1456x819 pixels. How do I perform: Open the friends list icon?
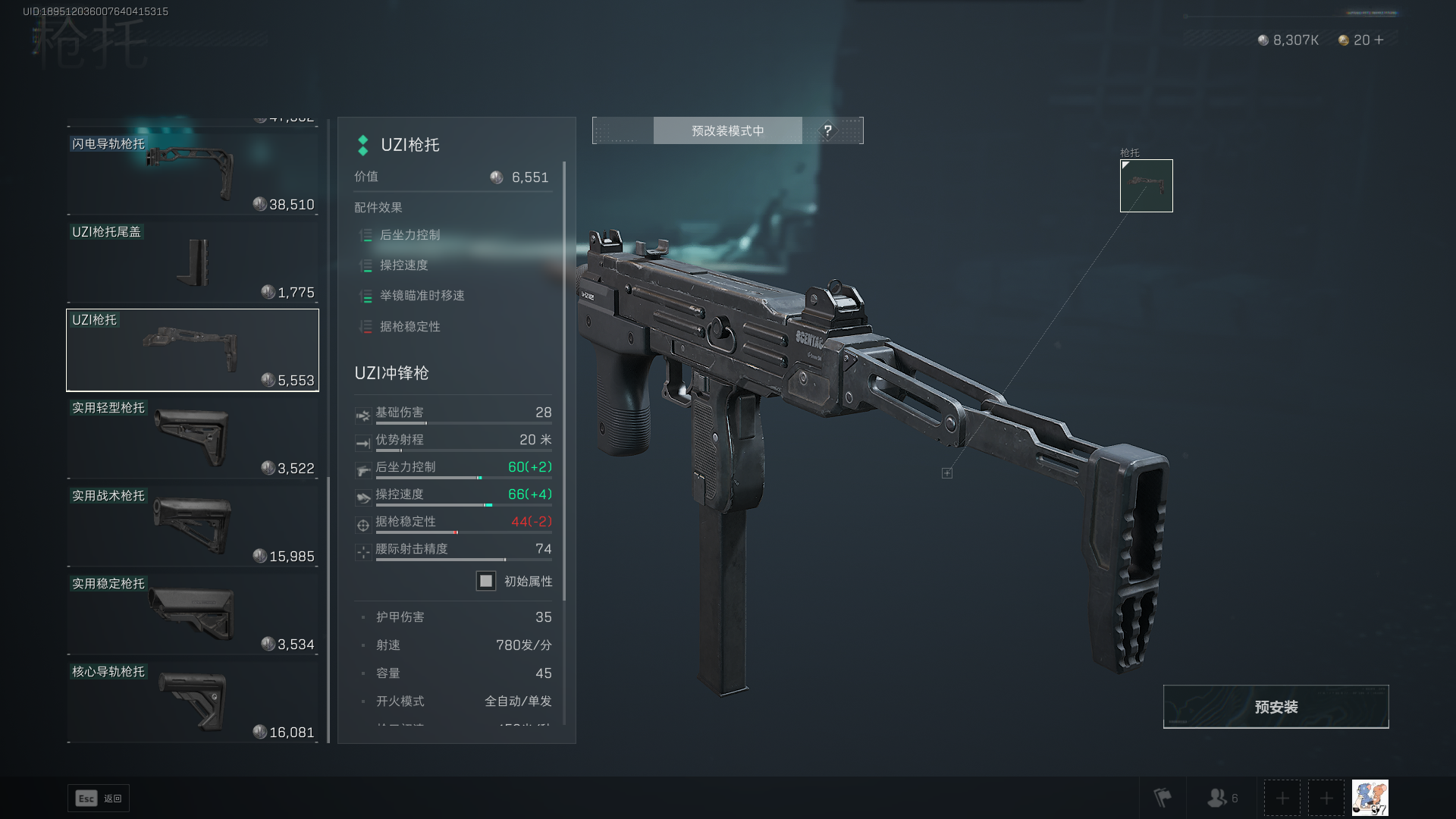coord(1222,798)
